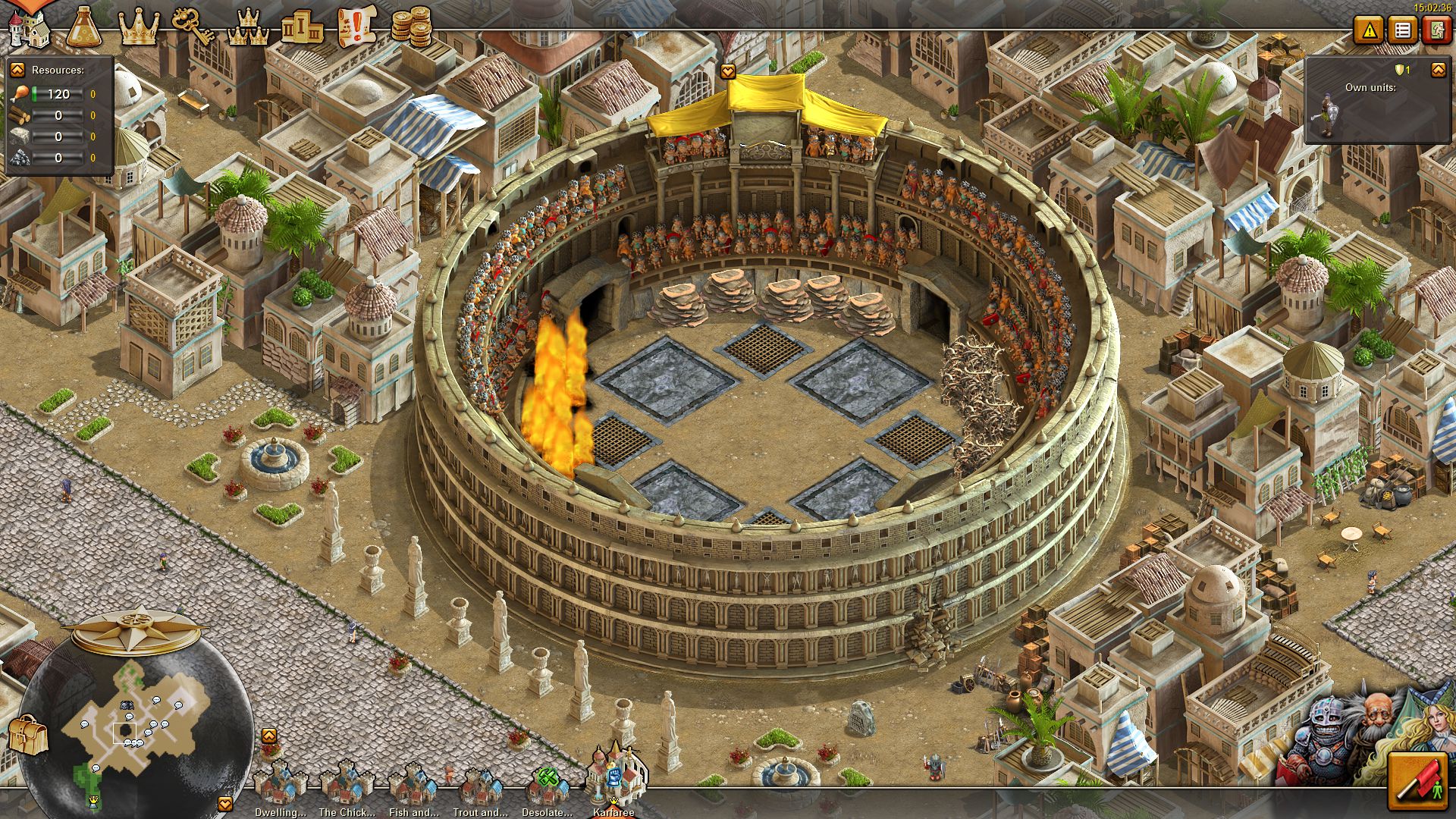Open the list menu button
This screenshot has width=1456, height=819.
1403,30
